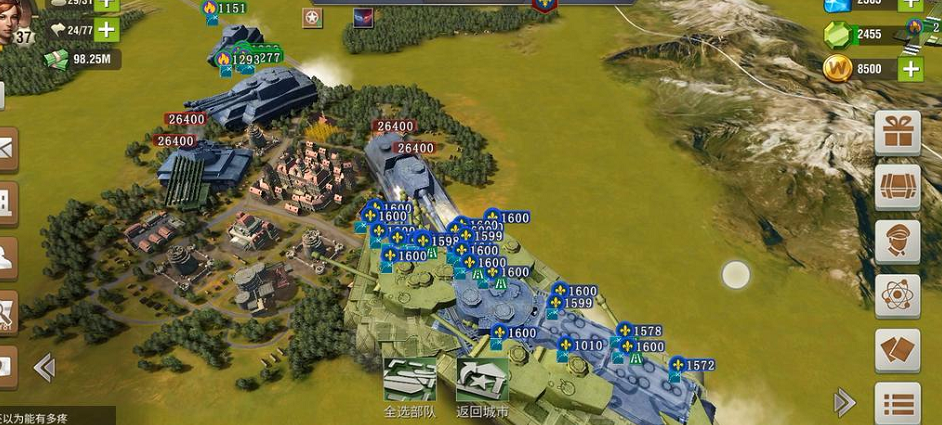Collapse the left panel double arrow
Viewport: 942px width, 425px height.
(44, 367)
